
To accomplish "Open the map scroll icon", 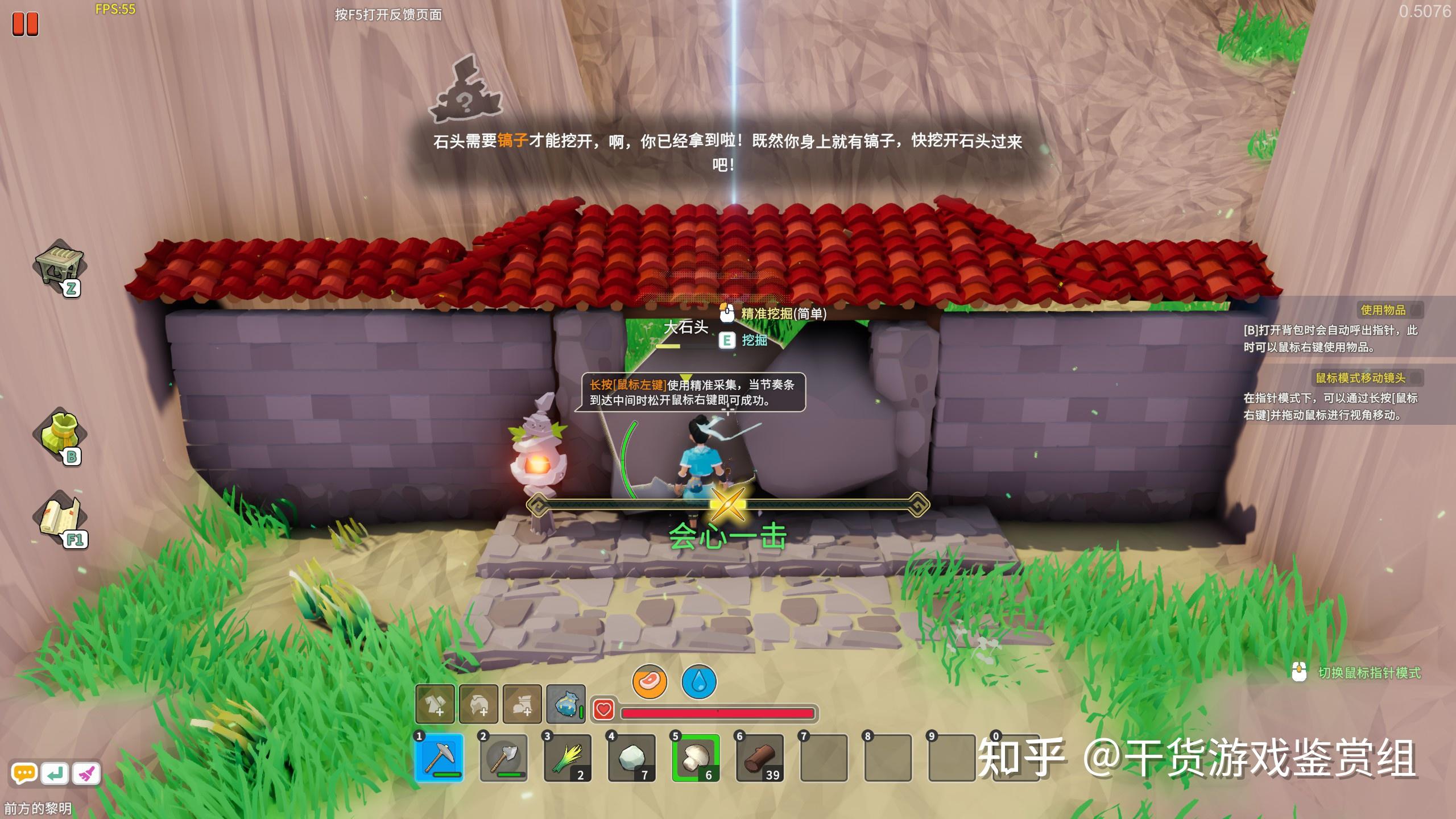I will tap(60, 518).
